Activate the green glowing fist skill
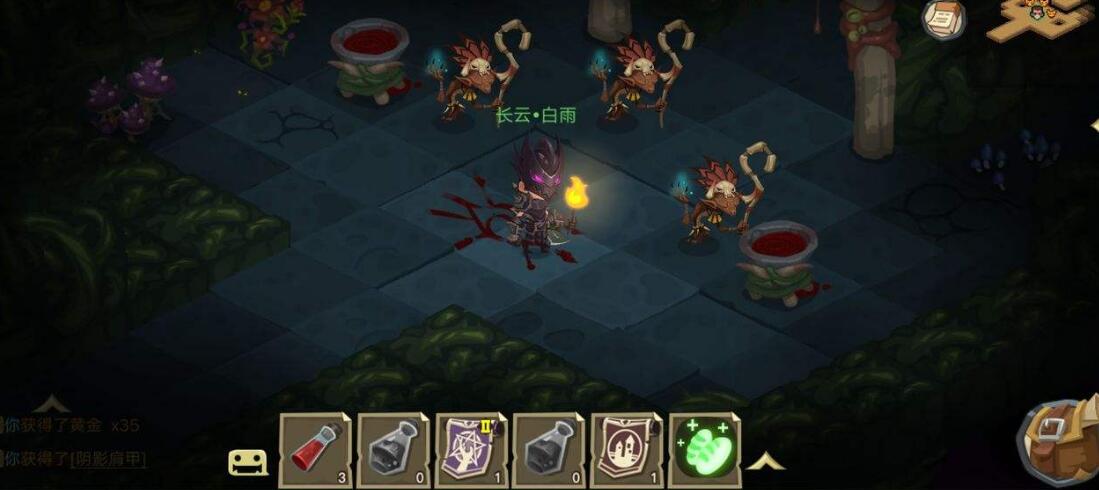 [x=704, y=450]
